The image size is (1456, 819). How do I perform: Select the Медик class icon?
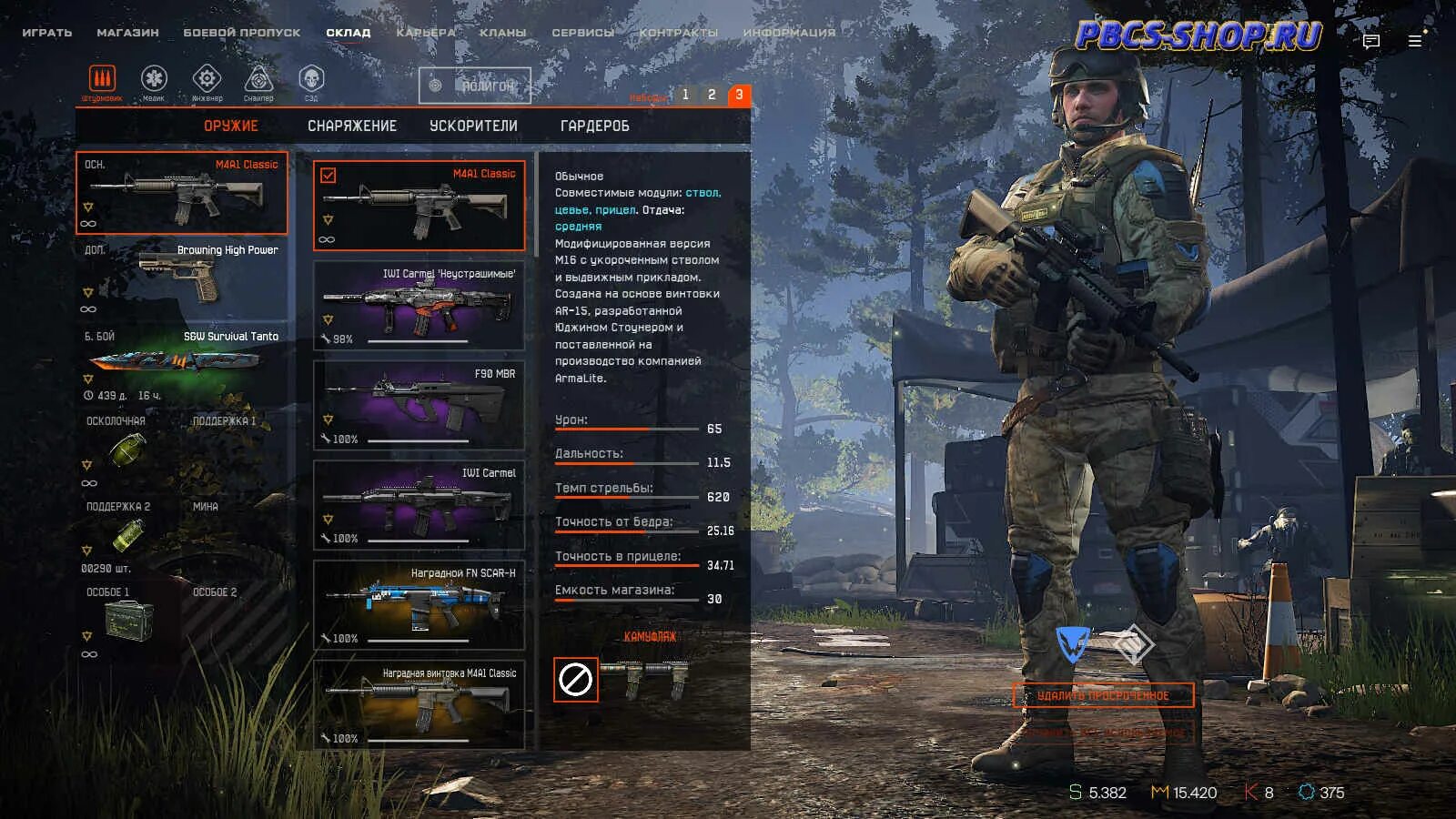pos(154,80)
